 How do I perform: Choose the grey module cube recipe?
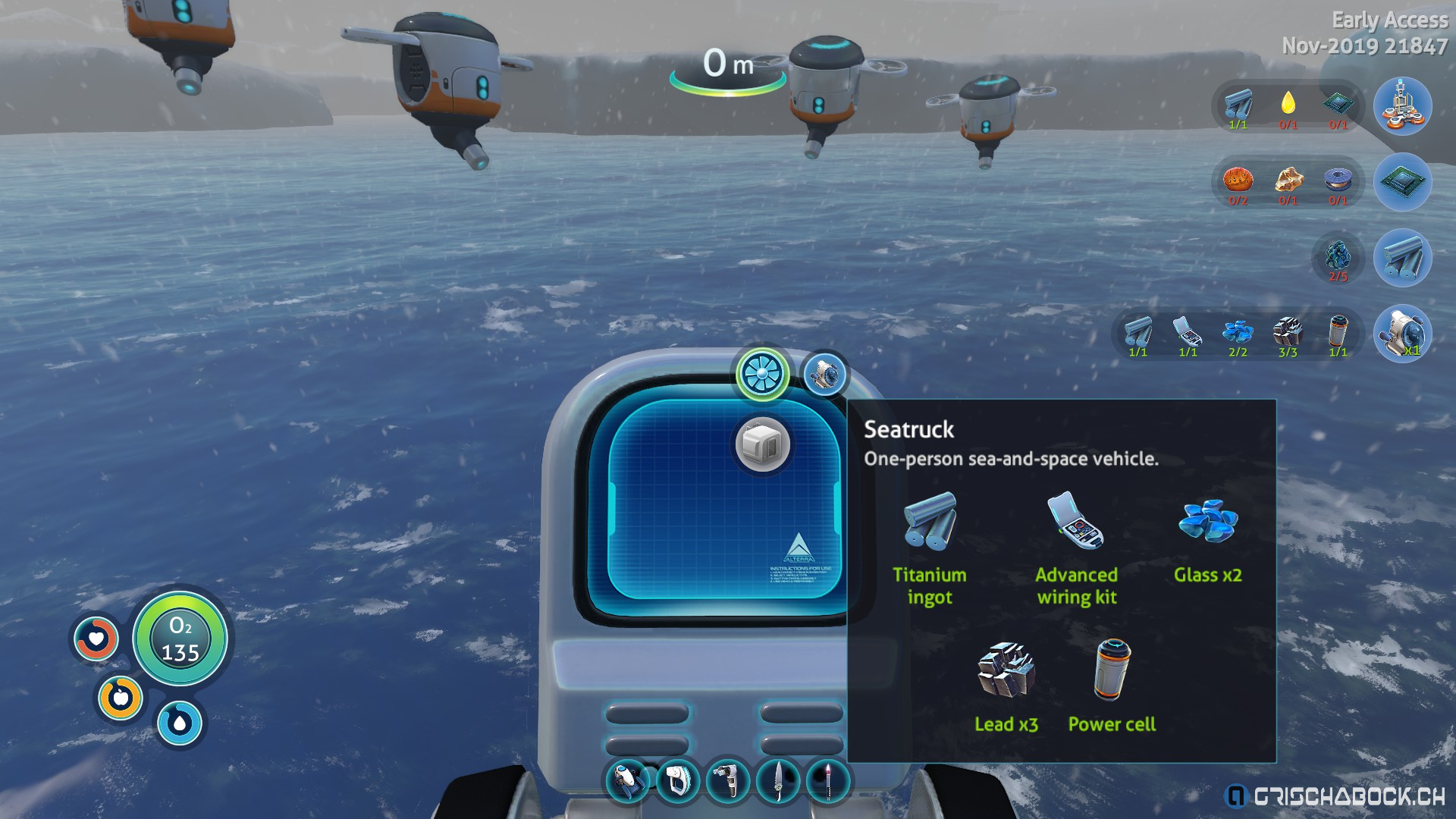[x=762, y=445]
